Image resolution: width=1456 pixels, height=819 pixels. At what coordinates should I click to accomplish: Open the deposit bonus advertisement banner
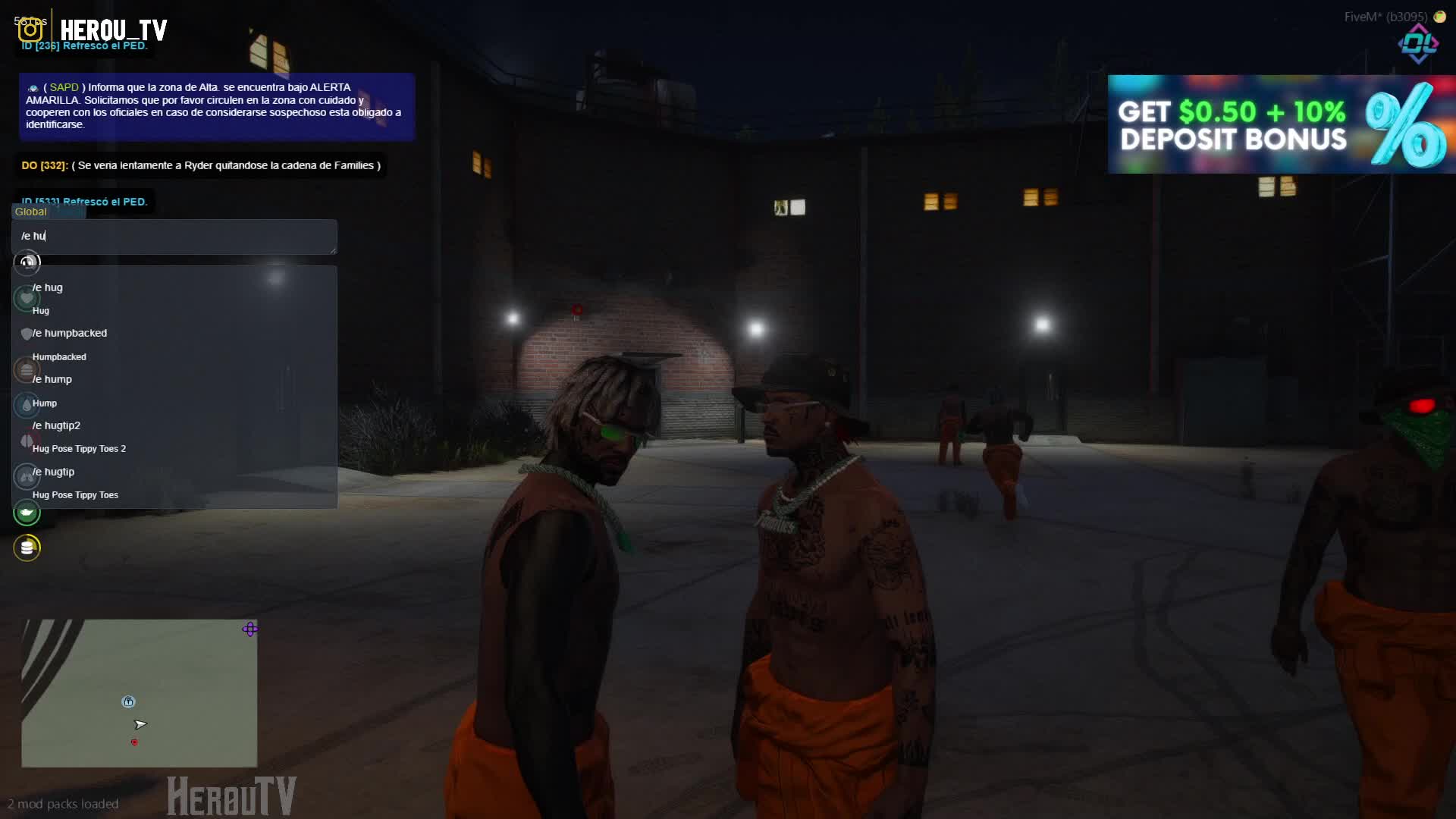click(1280, 124)
